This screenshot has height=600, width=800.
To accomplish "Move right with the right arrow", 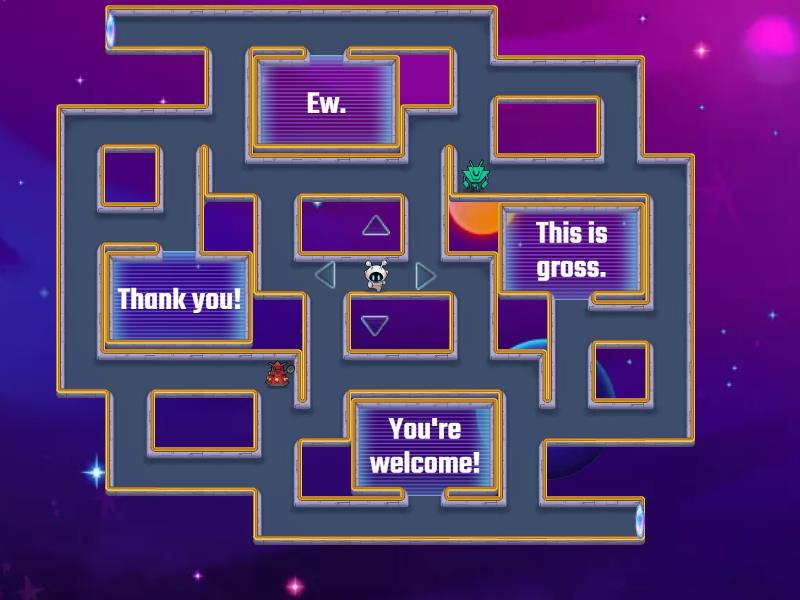I will (x=426, y=275).
